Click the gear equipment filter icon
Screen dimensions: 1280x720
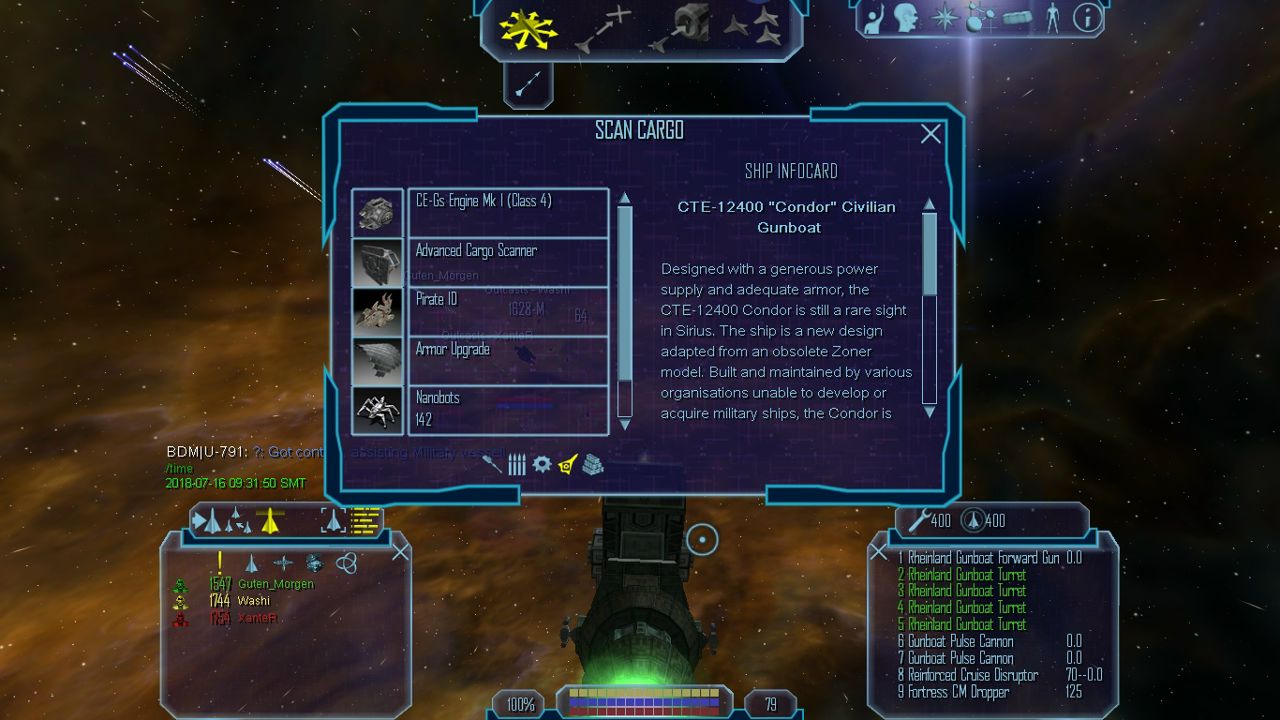pos(542,464)
